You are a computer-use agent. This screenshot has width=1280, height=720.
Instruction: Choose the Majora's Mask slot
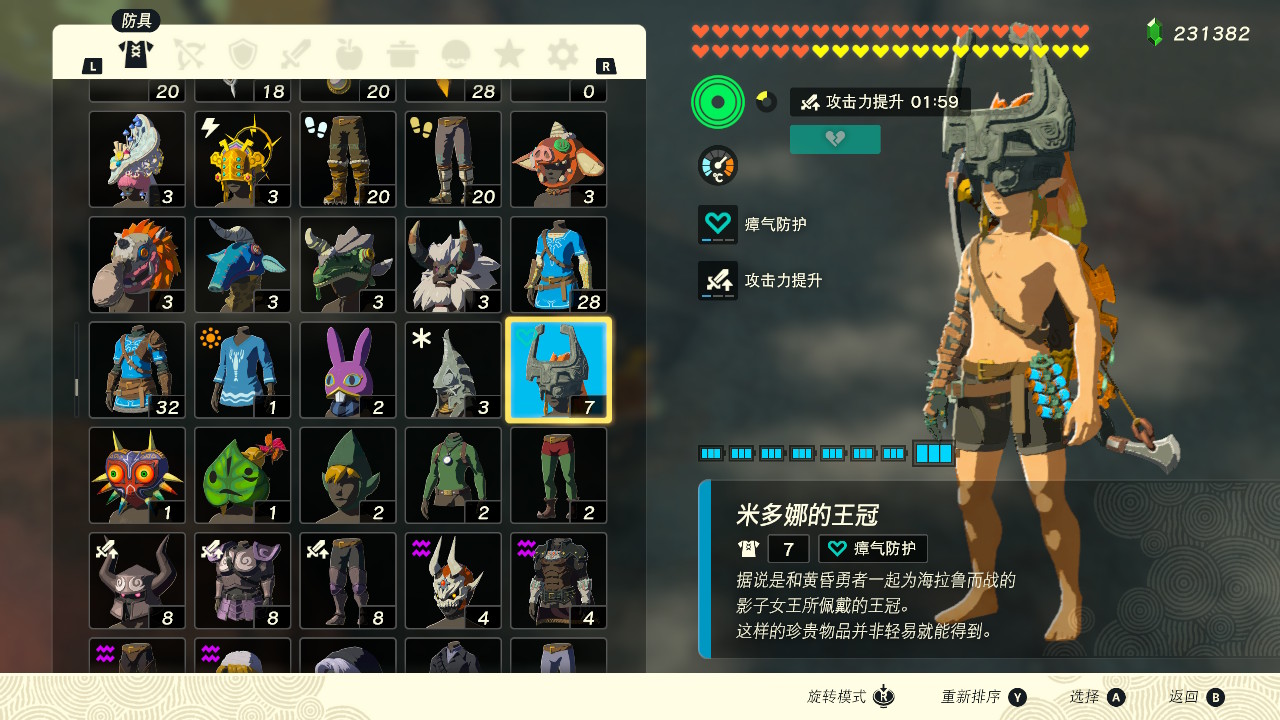[x=137, y=475]
